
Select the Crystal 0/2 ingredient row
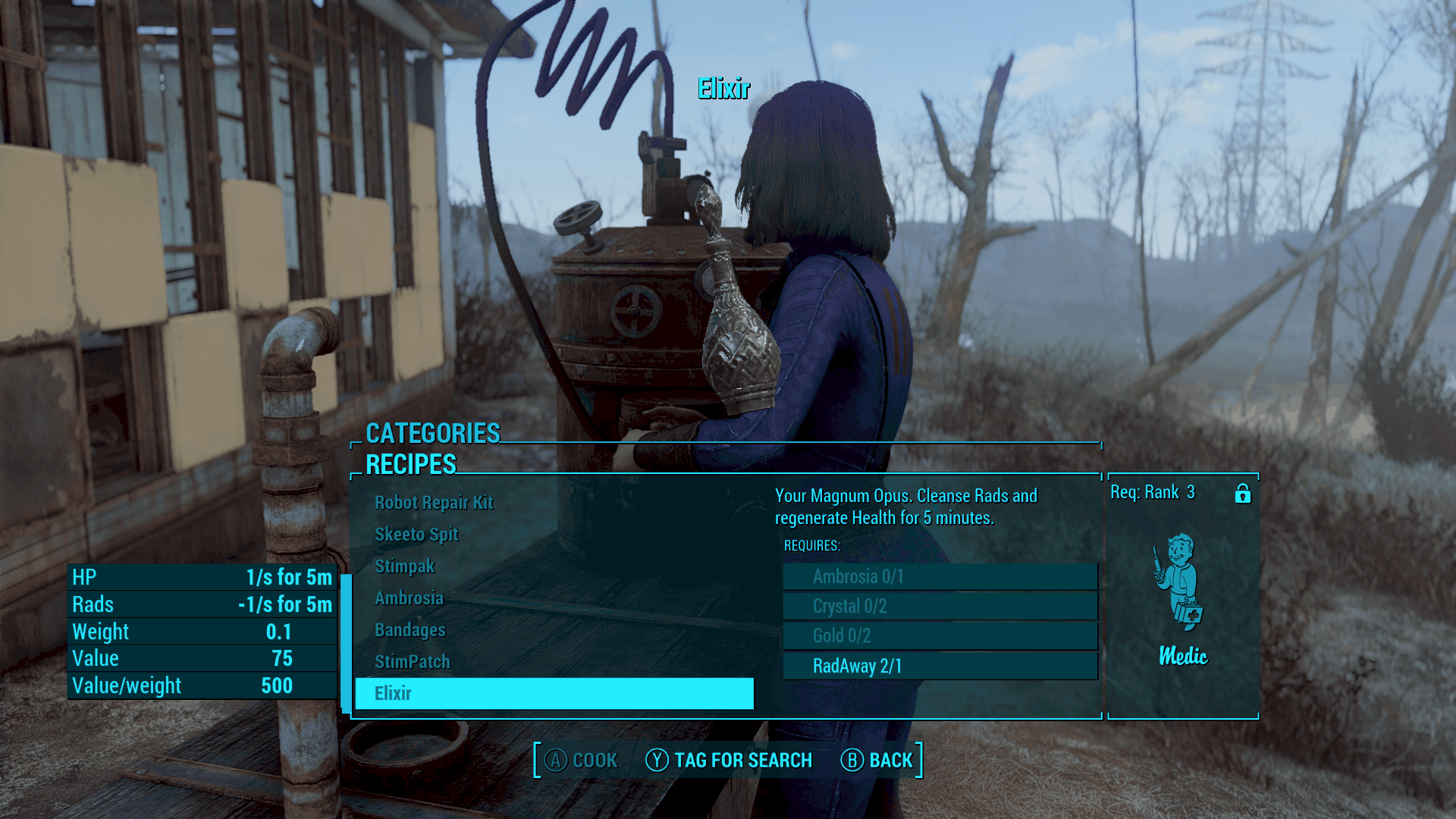pyautogui.click(x=940, y=607)
